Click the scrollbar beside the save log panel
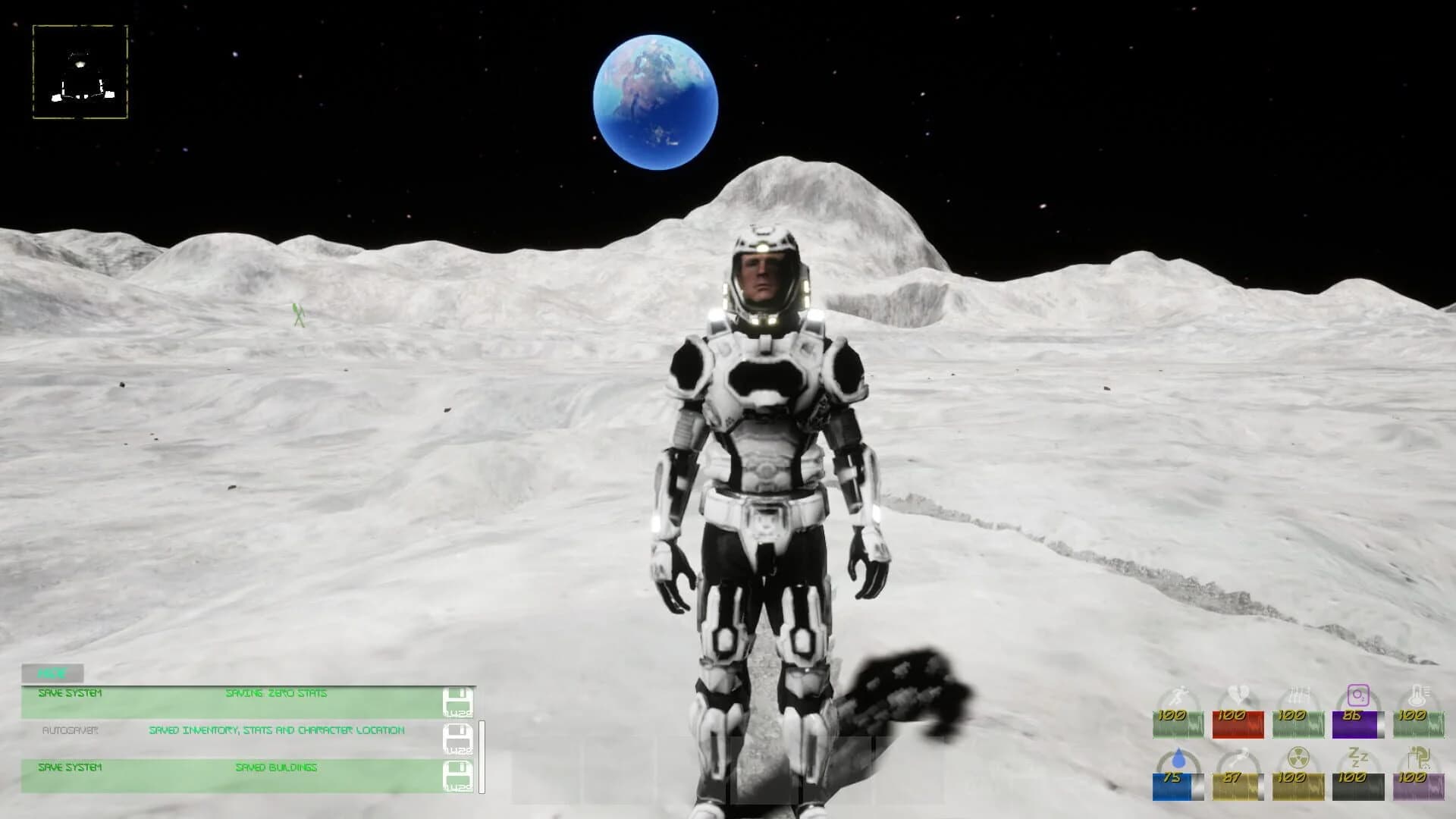The image size is (1456, 819). coord(483,756)
